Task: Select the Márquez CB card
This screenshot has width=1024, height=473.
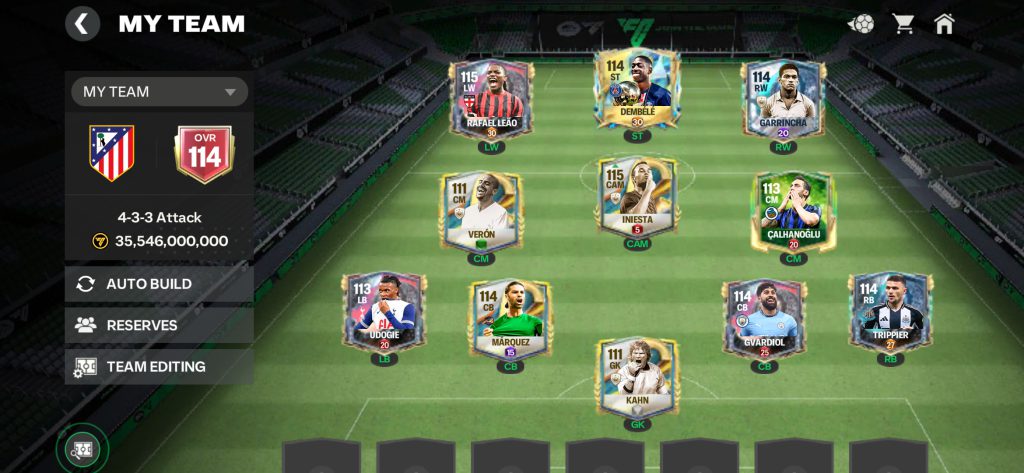Action: click(x=511, y=318)
